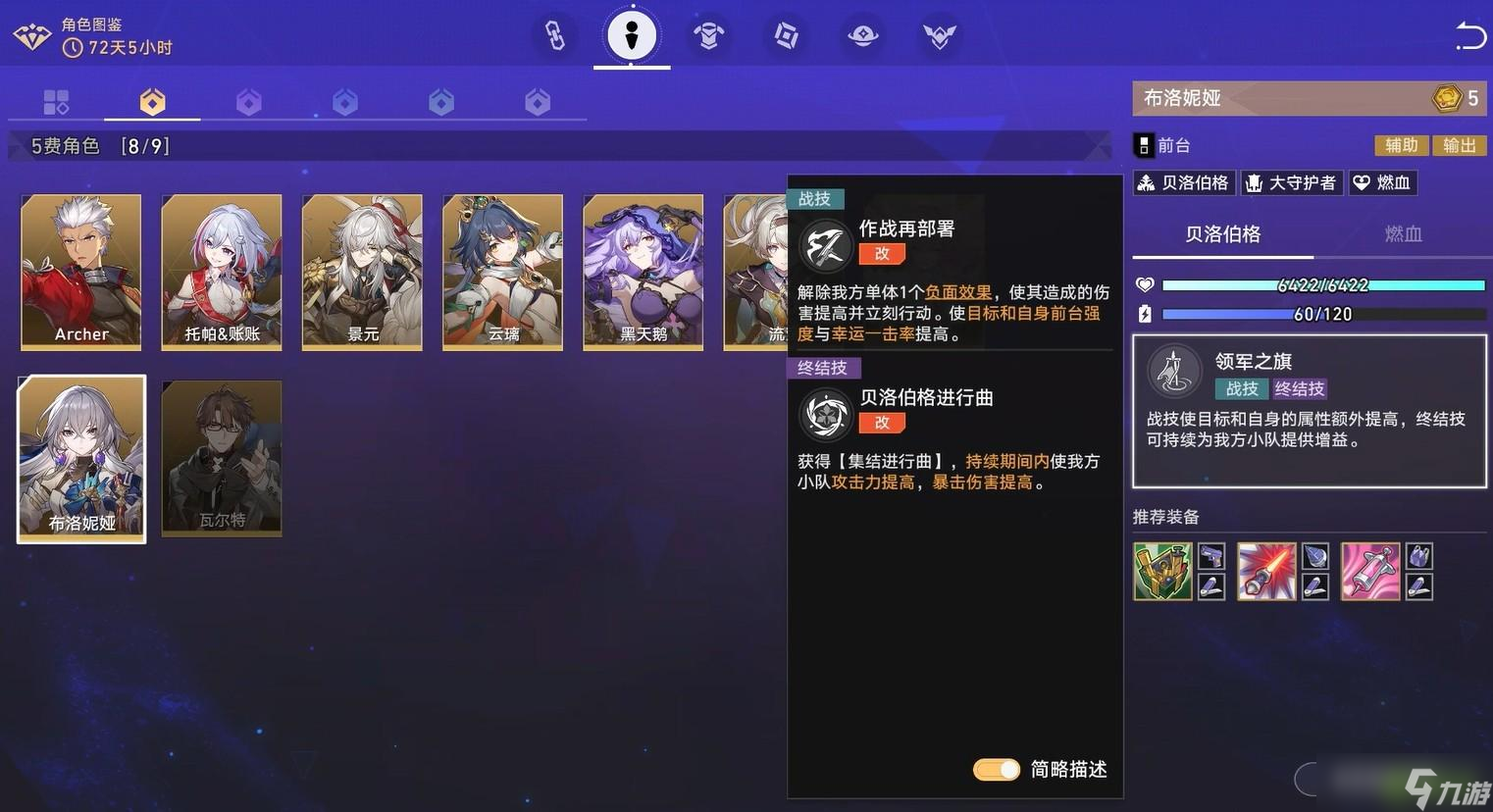Select the character (person) icon in top navigation
Viewport: 1493px width, 812px height.
pyautogui.click(x=631, y=35)
